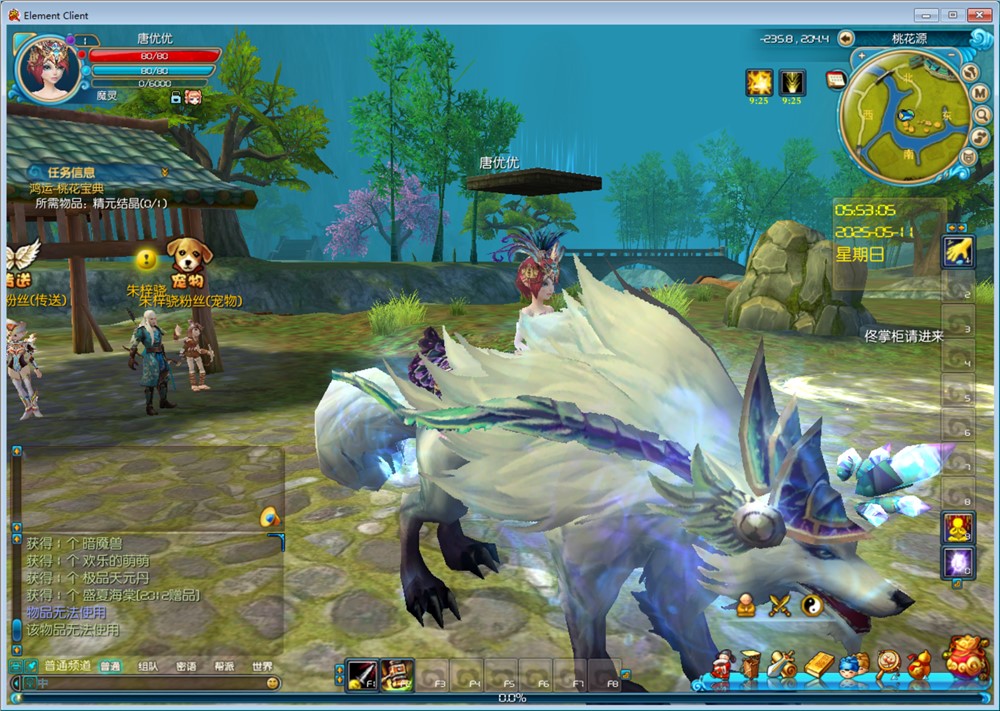Activate the yellow hand skill slot
Image resolution: width=1000 pixels, height=711 pixels.
(958, 250)
